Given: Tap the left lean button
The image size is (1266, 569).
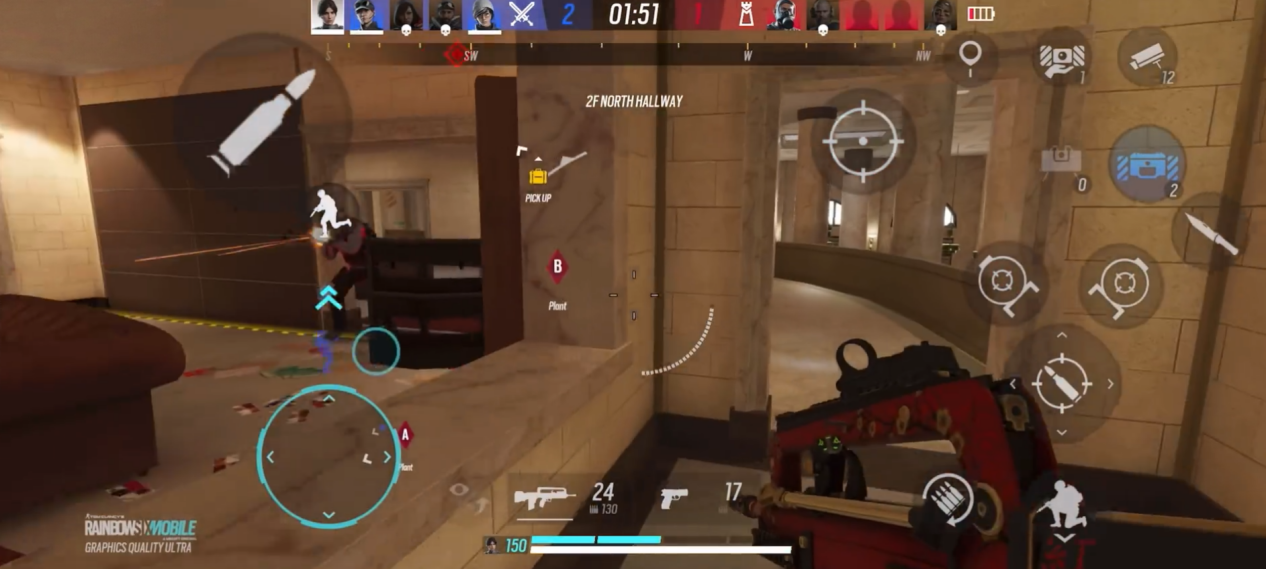Looking at the screenshot, I should click(1005, 283).
